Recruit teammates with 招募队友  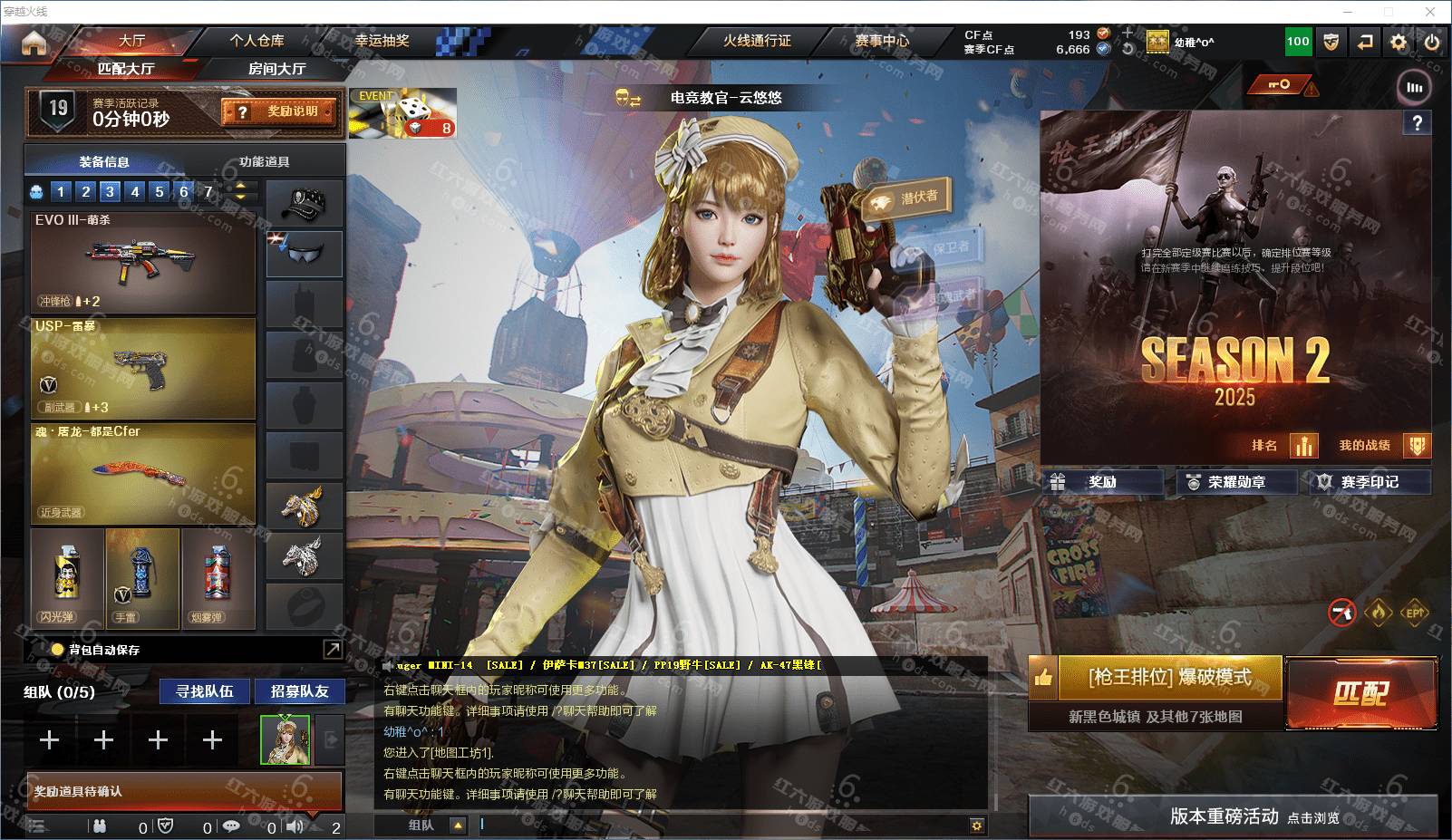[299, 691]
